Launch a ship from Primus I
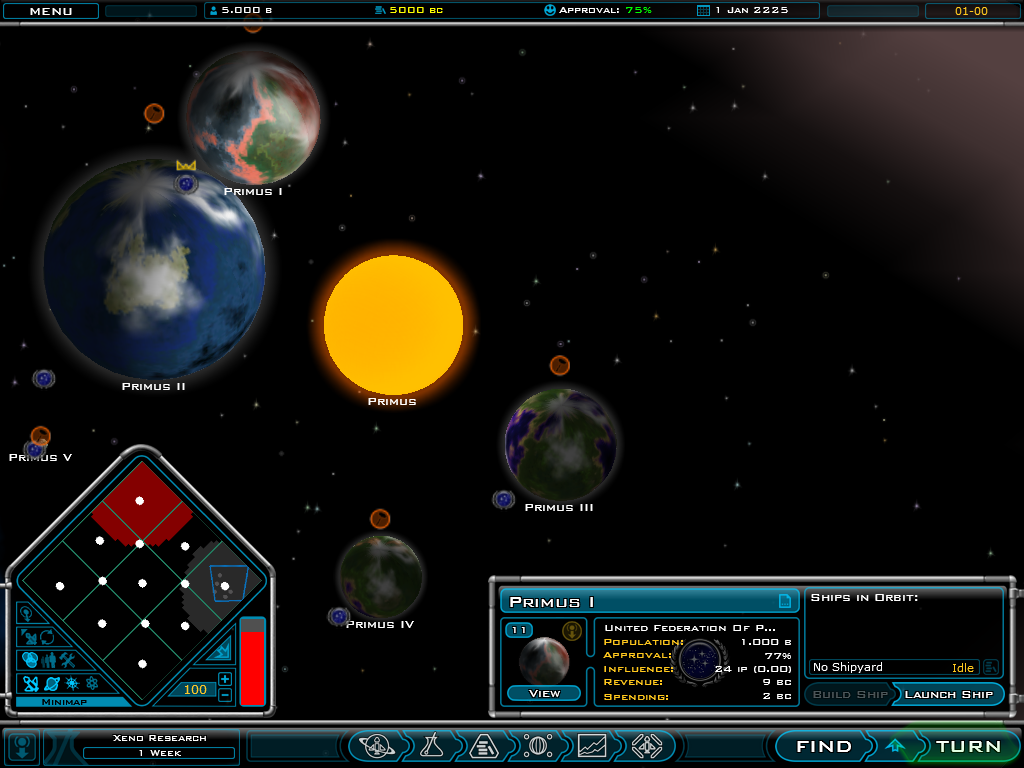 click(x=949, y=694)
